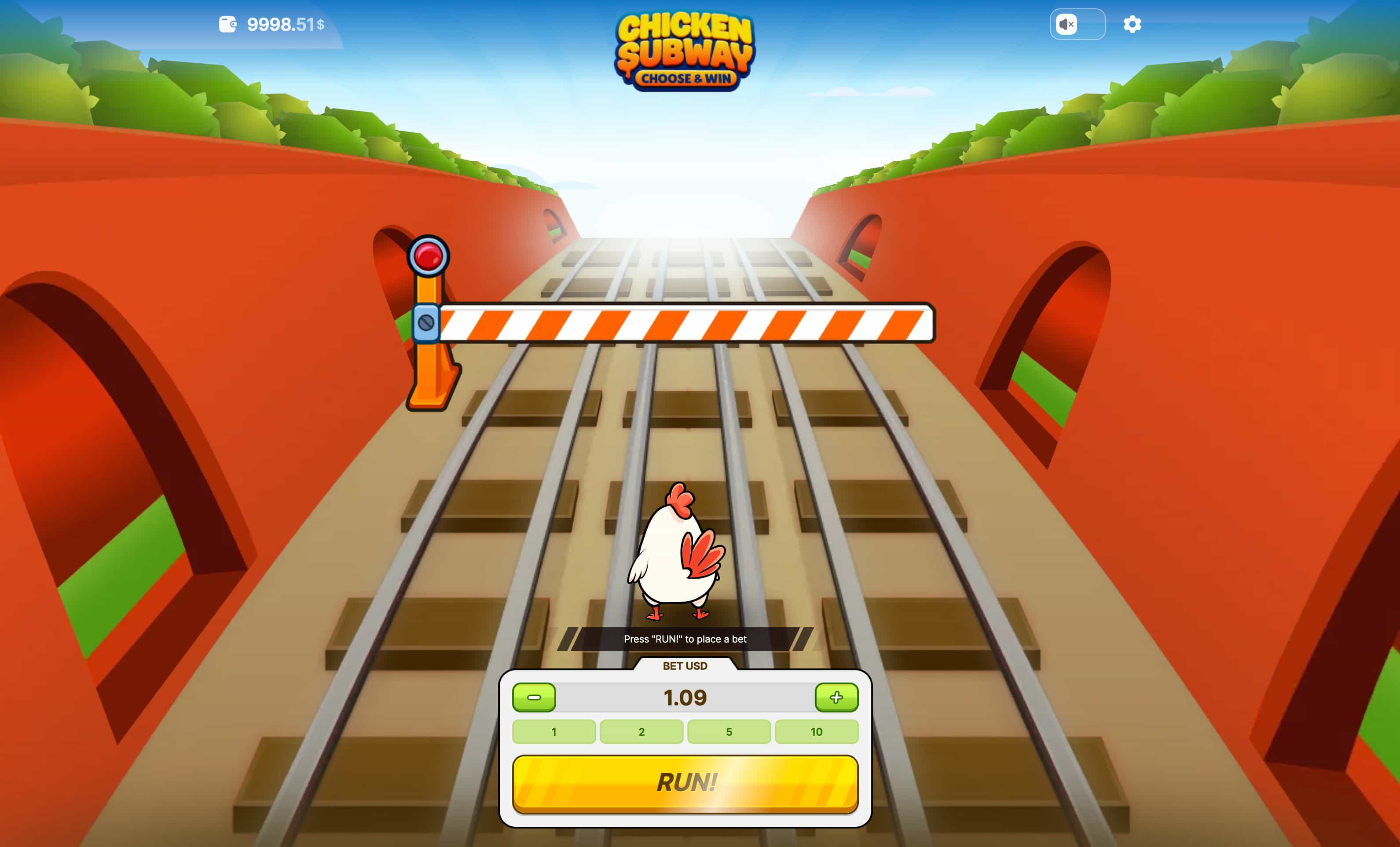1400x847 pixels.
Task: Open the settings gear
Action: pos(1132,25)
